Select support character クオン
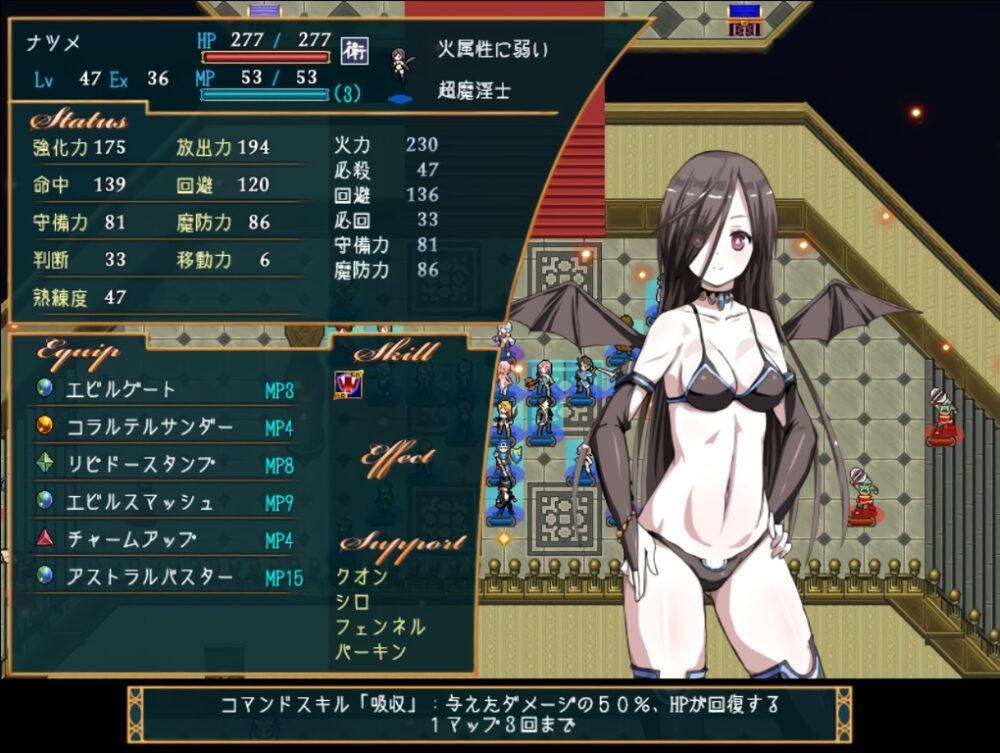Screen dimensions: 1000x753 [x=362, y=577]
